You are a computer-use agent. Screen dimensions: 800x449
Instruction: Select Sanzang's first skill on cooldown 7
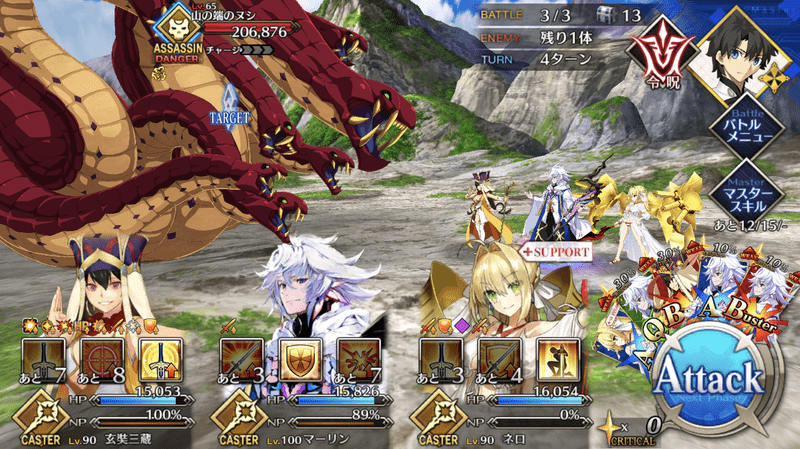42,361
